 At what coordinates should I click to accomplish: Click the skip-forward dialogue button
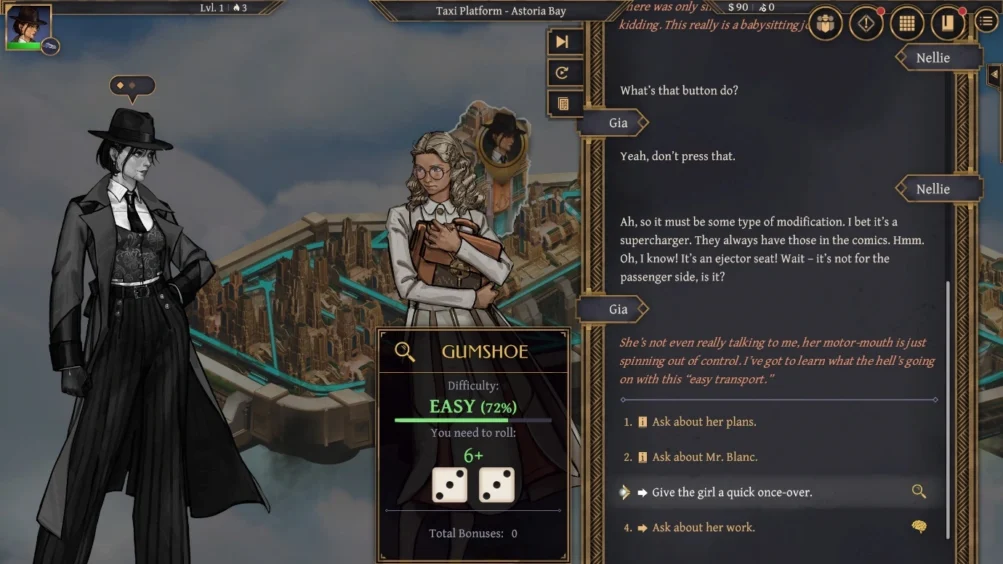pos(563,42)
